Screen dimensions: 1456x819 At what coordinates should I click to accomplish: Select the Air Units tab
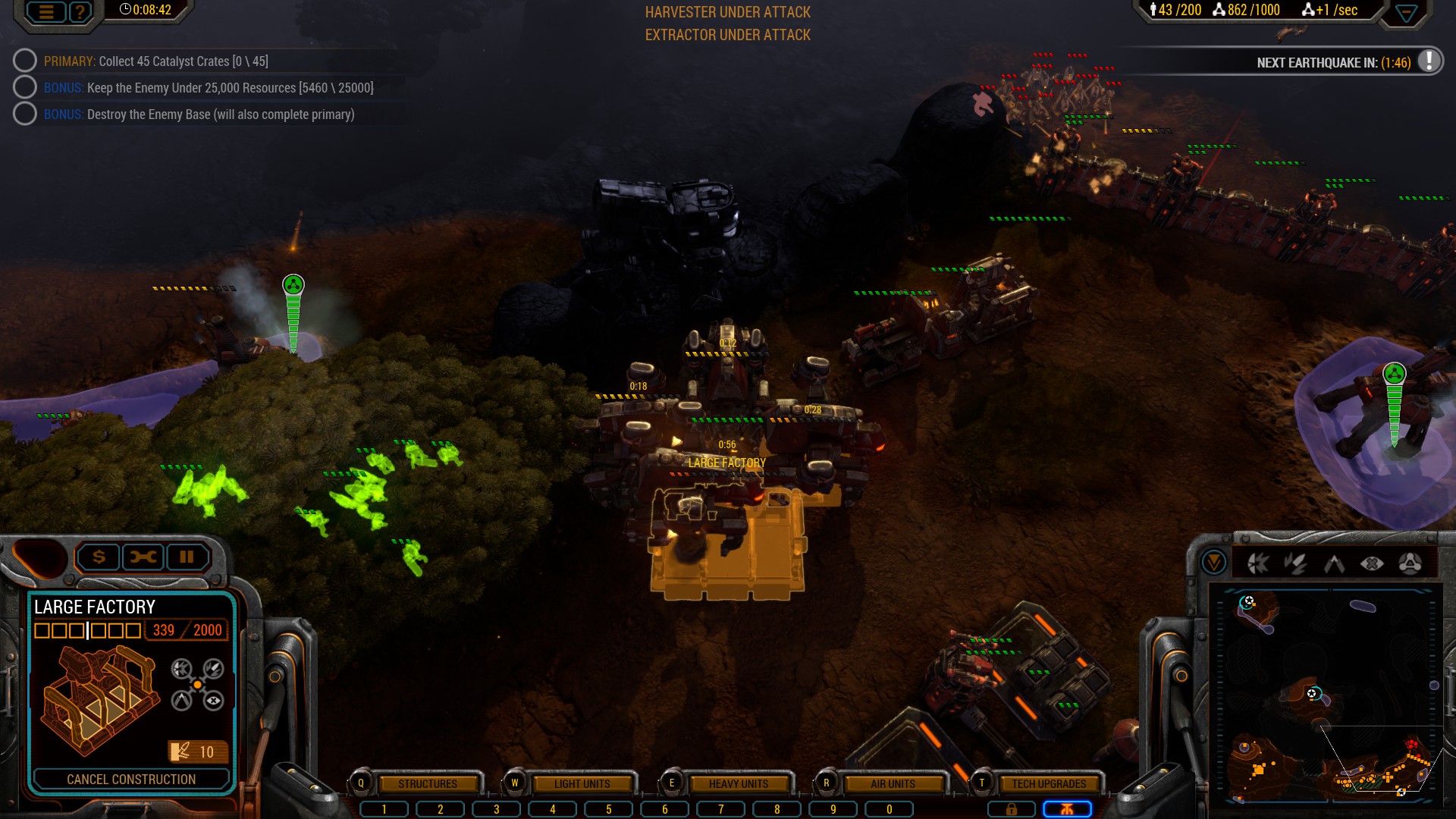(x=893, y=783)
